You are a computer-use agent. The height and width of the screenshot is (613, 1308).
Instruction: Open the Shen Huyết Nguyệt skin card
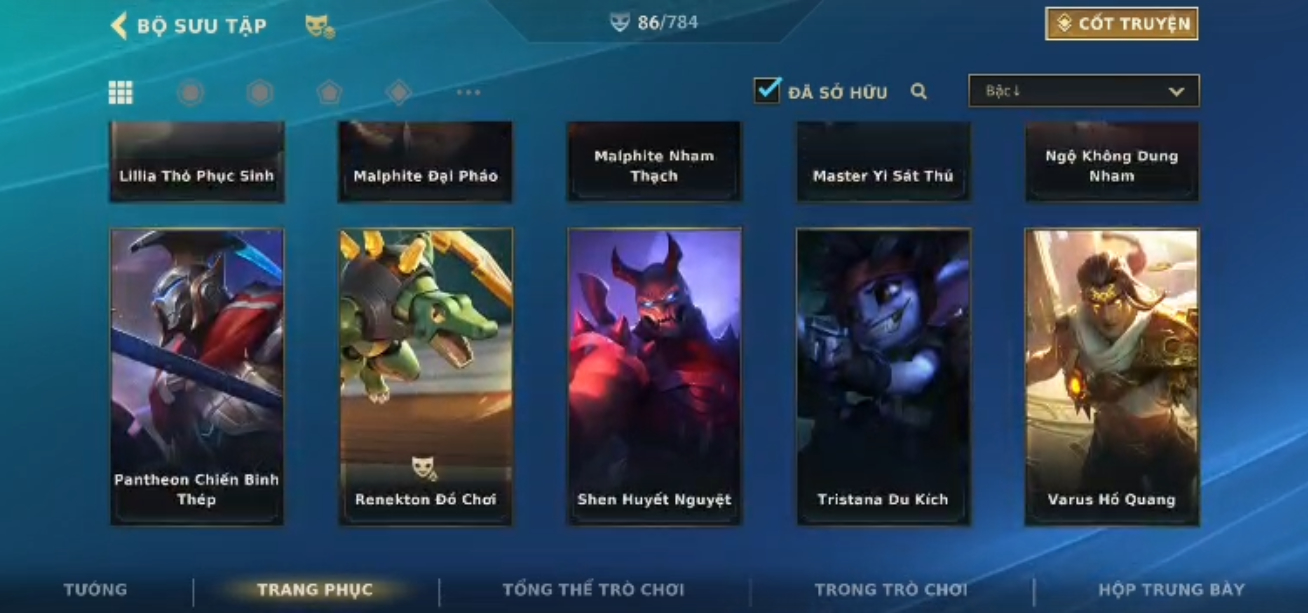[x=654, y=377]
